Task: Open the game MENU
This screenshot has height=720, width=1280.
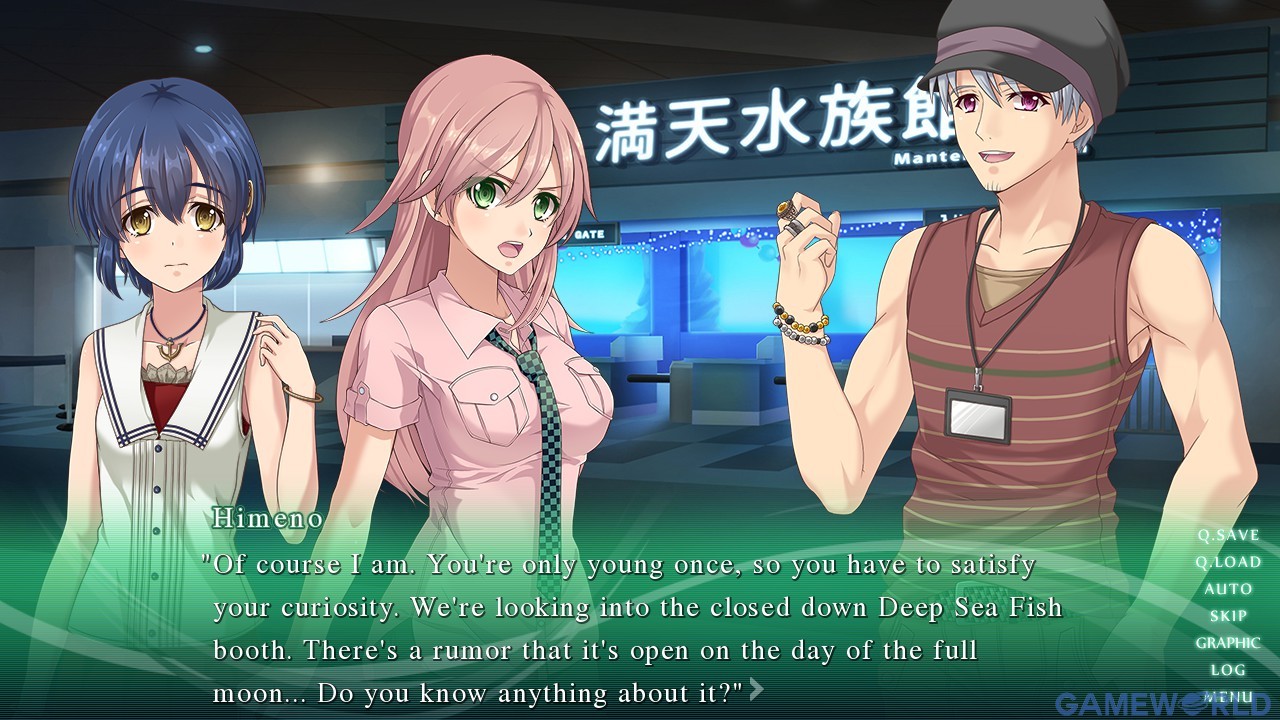Action: point(1228,696)
